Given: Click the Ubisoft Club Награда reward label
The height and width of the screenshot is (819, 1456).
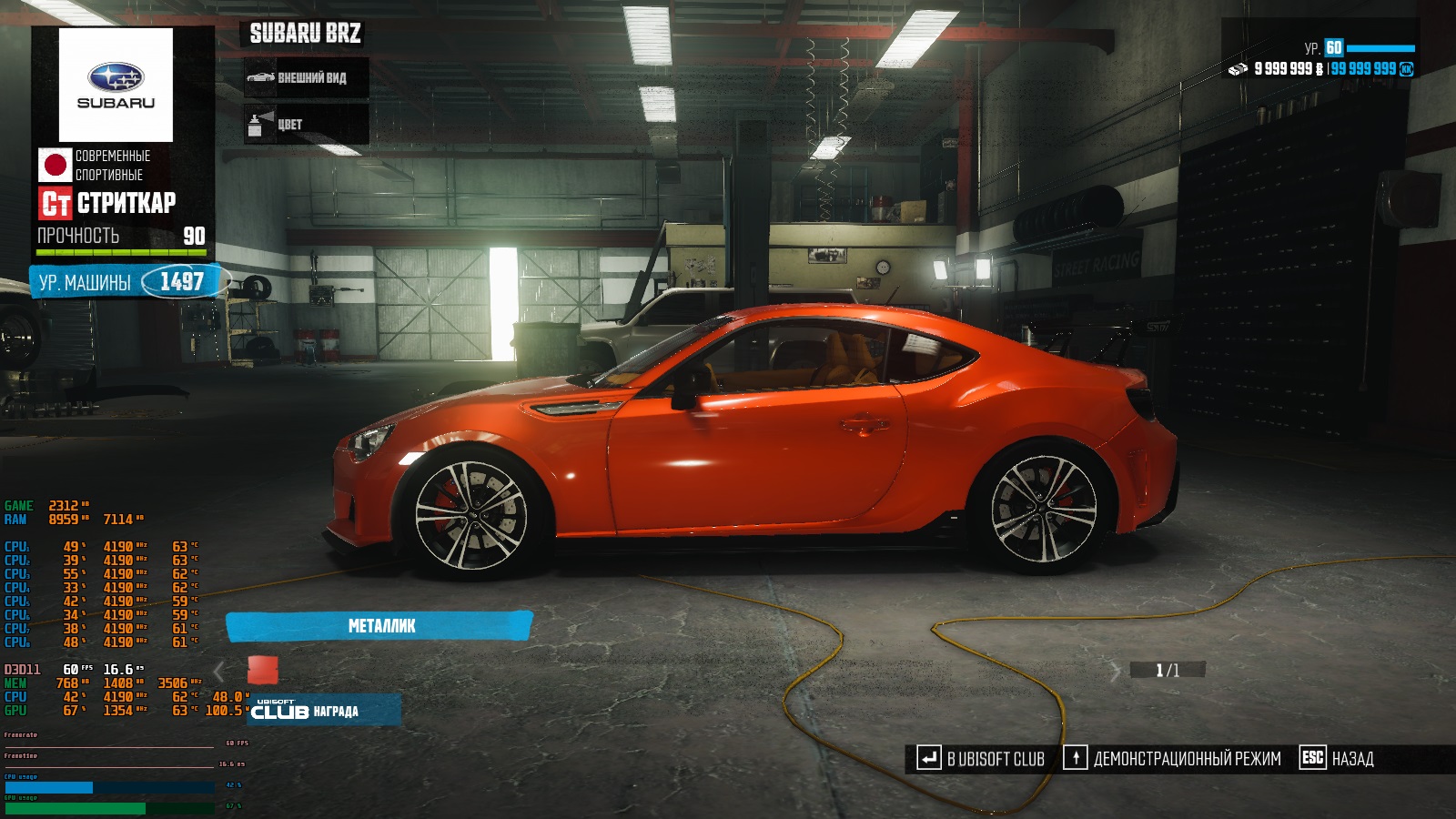Looking at the screenshot, I should click(x=323, y=711).
